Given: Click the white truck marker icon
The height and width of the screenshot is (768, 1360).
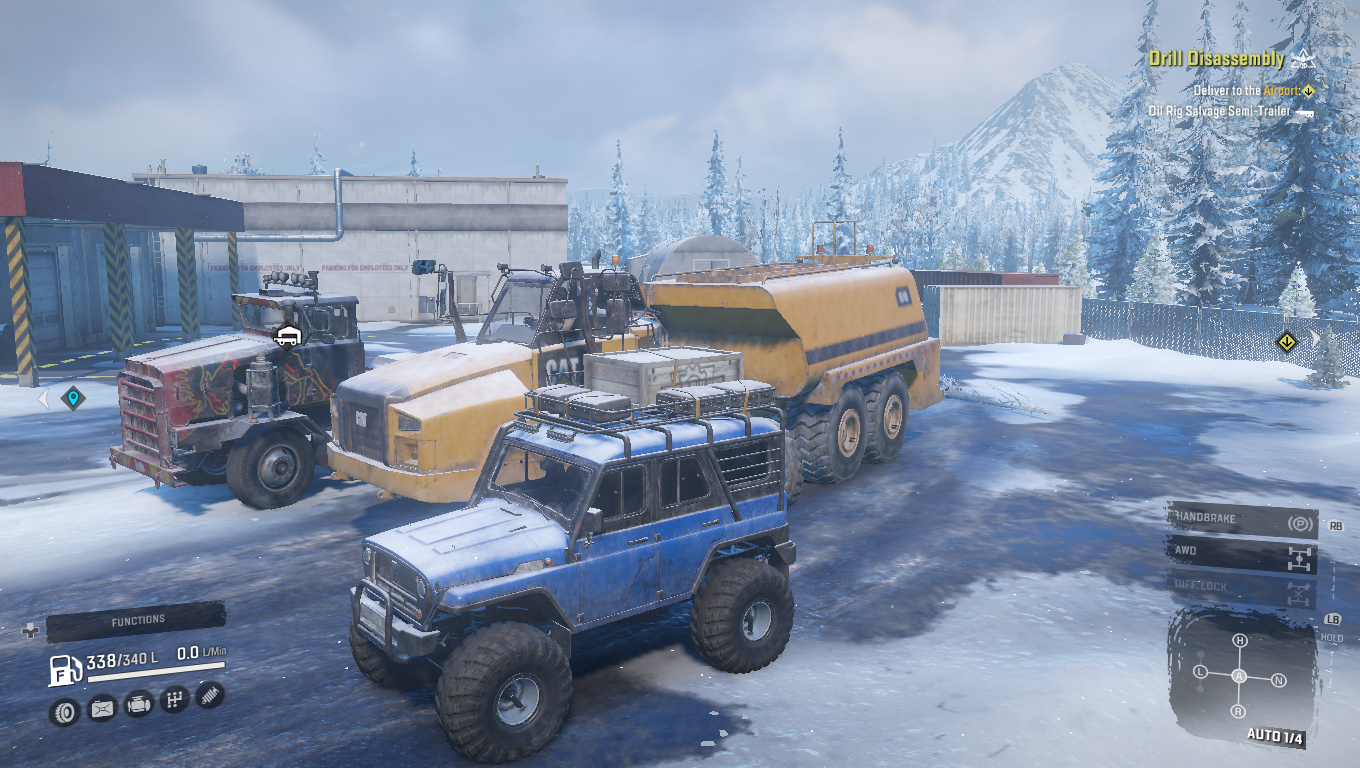Looking at the screenshot, I should pyautogui.click(x=288, y=336).
